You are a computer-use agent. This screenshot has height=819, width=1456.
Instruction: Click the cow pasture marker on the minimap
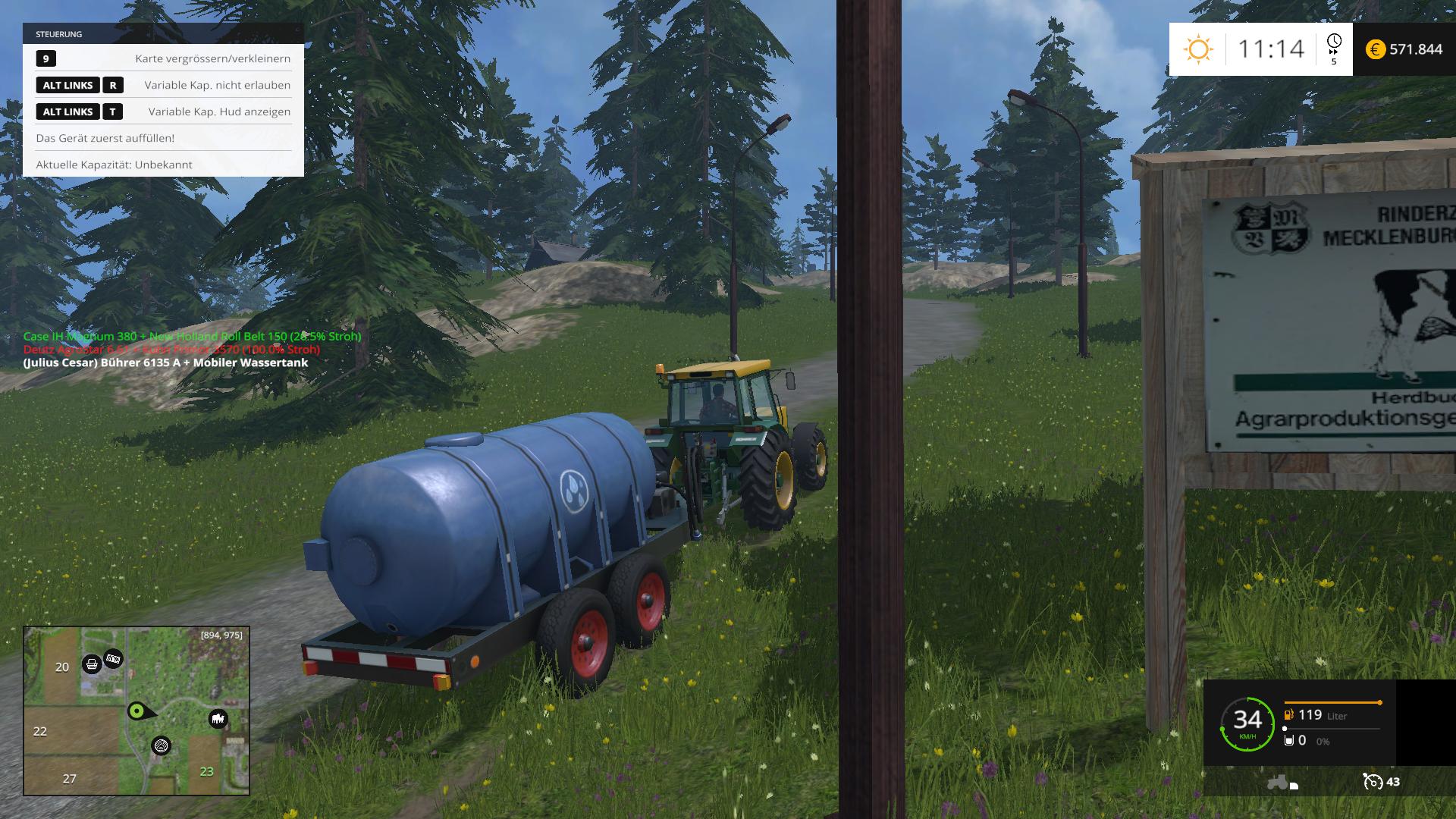218,718
